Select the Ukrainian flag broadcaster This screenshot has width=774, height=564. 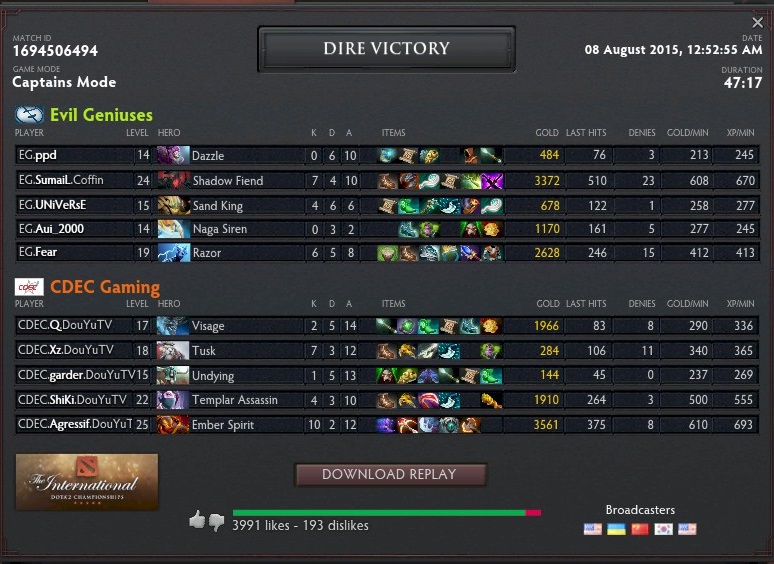[x=616, y=529]
